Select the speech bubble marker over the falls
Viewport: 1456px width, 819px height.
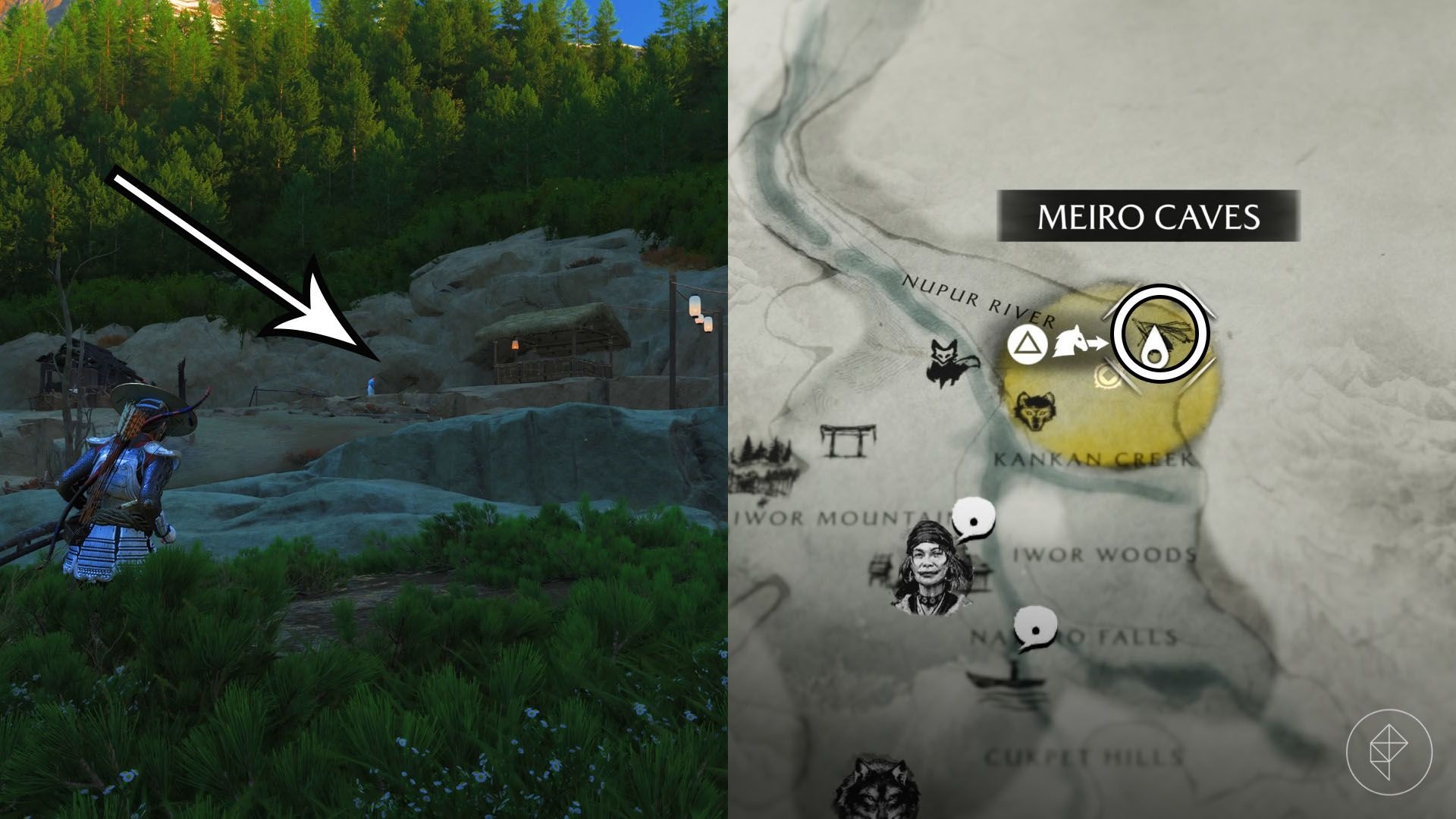pos(1037,628)
